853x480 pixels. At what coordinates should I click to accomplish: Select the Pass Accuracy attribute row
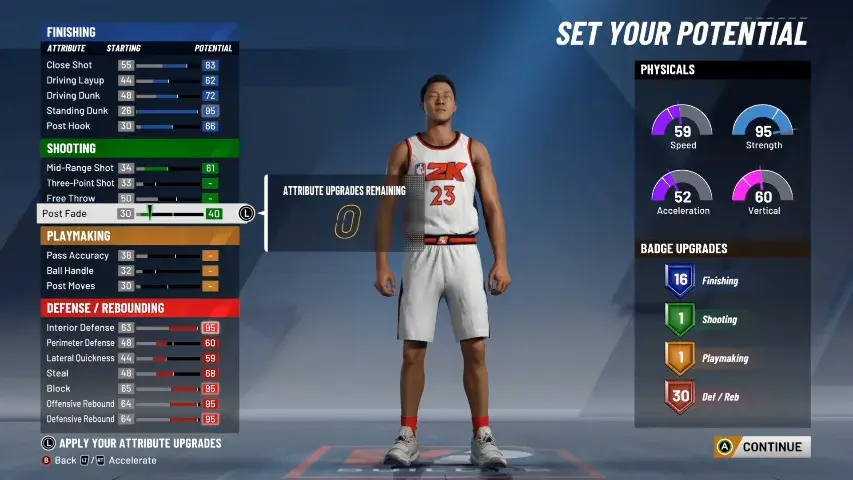pyautogui.click(x=138, y=256)
